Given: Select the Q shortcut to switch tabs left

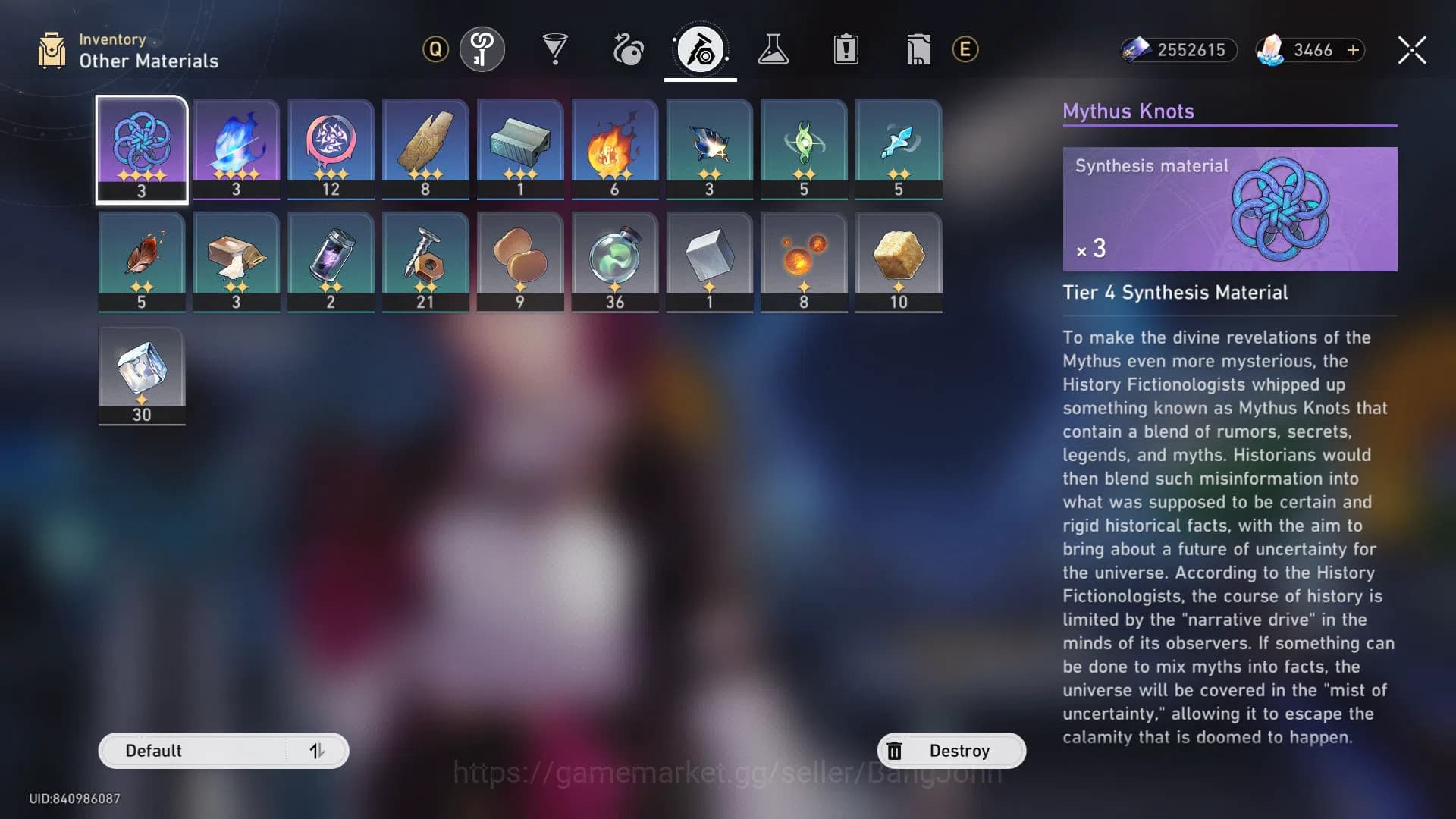Looking at the screenshot, I should tap(435, 48).
